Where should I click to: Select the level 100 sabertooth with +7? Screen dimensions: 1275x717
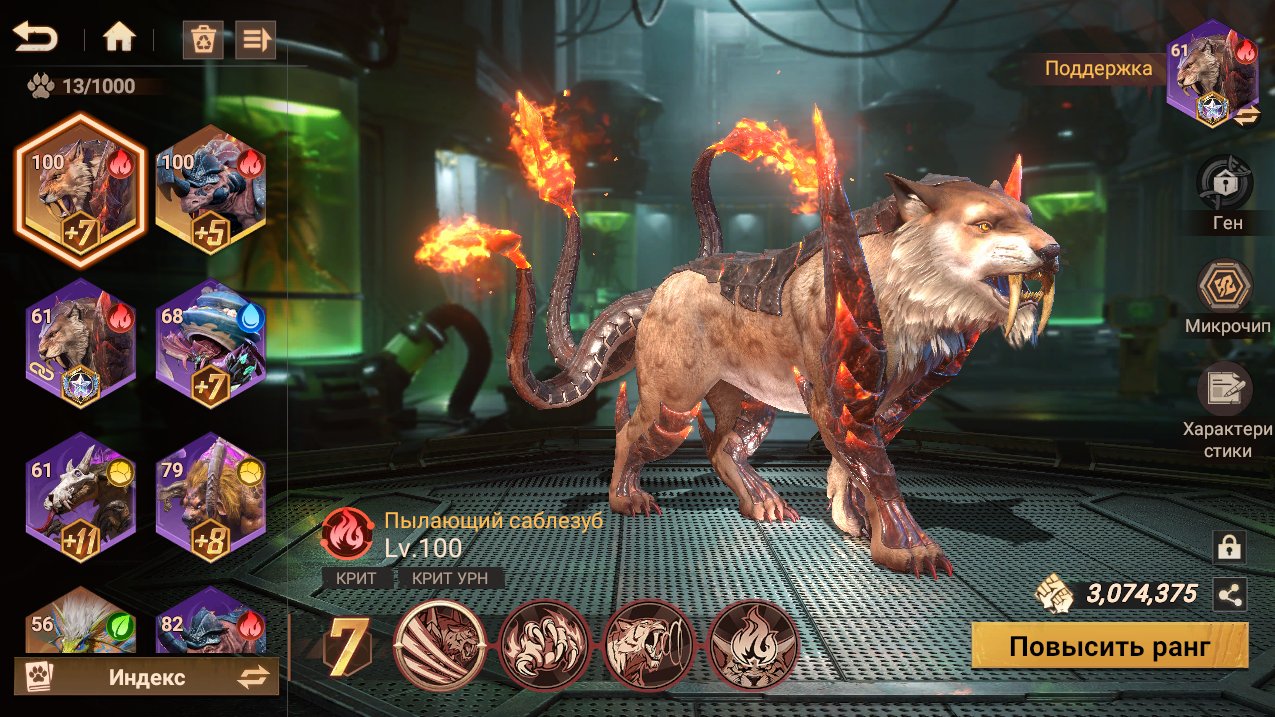[80, 190]
